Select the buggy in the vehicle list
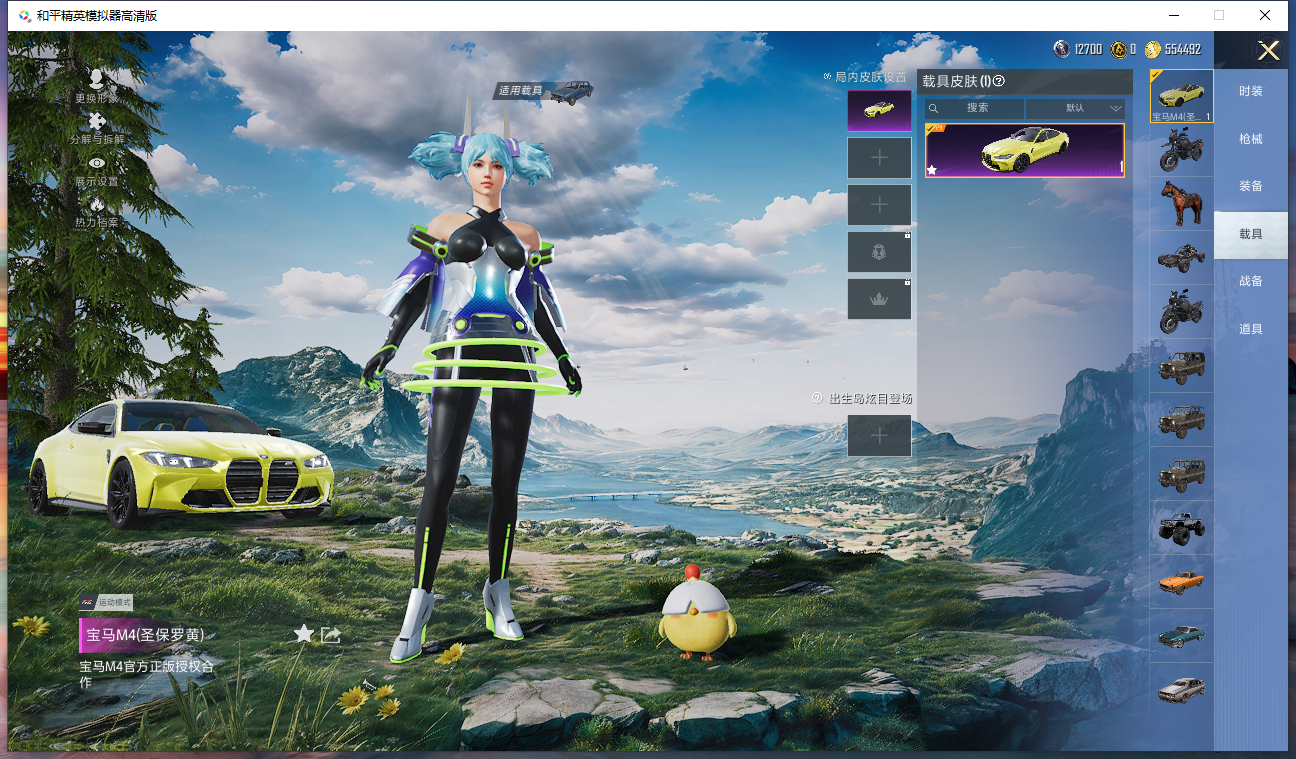The width and height of the screenshot is (1296, 759). (x=1181, y=258)
